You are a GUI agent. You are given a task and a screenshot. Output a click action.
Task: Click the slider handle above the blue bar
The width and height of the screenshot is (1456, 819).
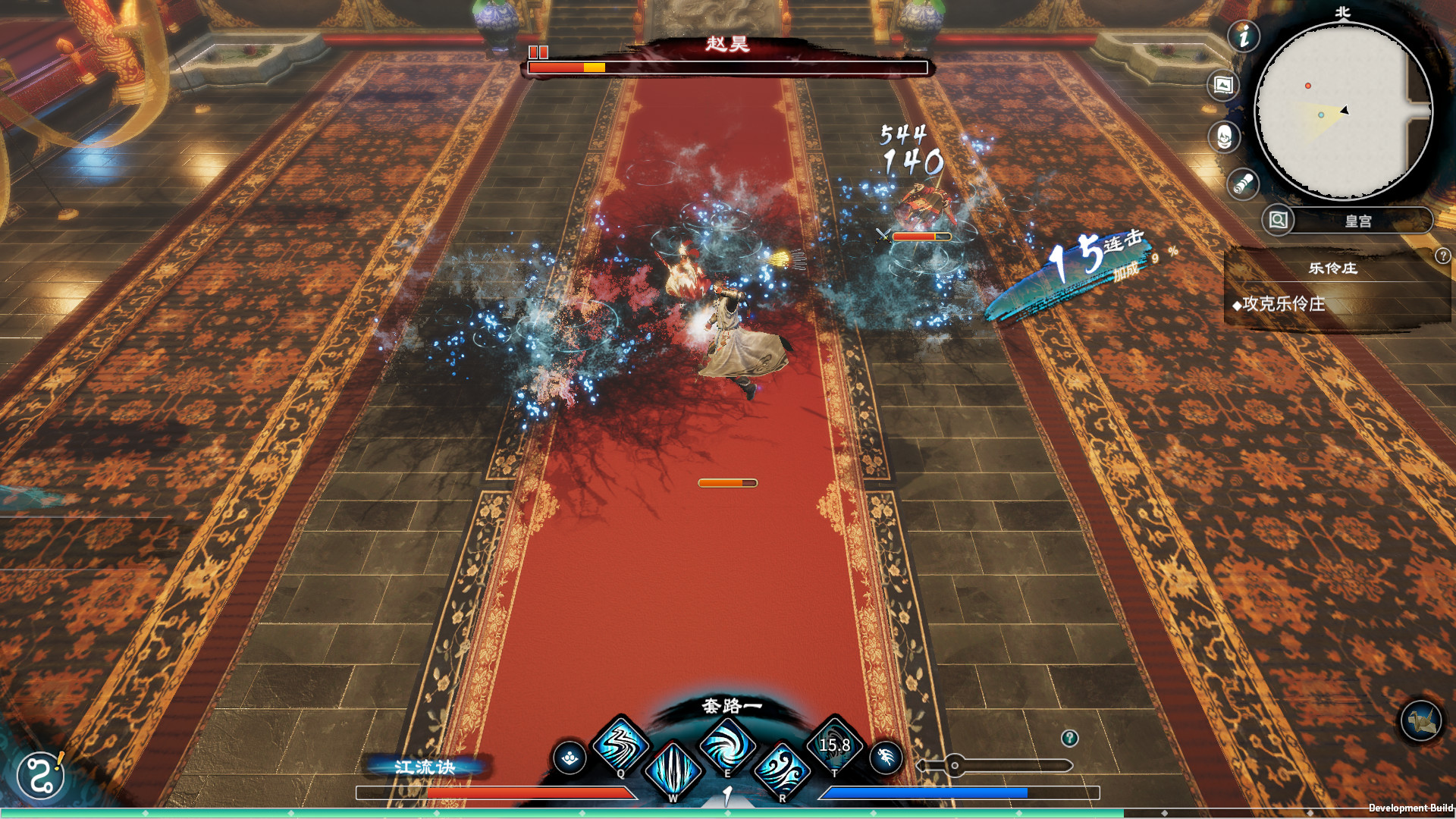pyautogui.click(x=955, y=765)
